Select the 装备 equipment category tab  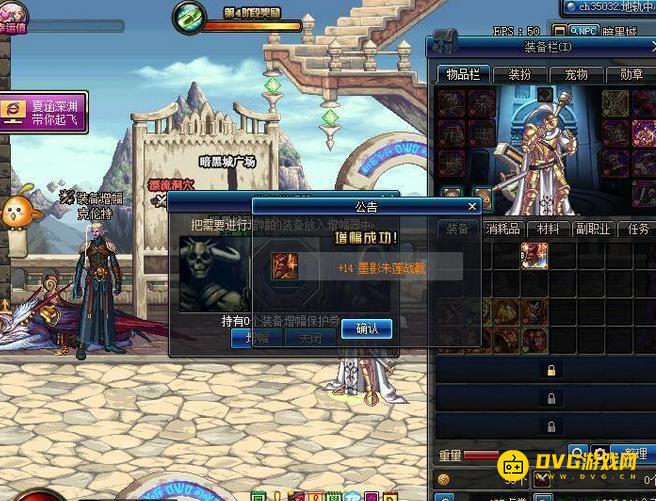(x=457, y=229)
